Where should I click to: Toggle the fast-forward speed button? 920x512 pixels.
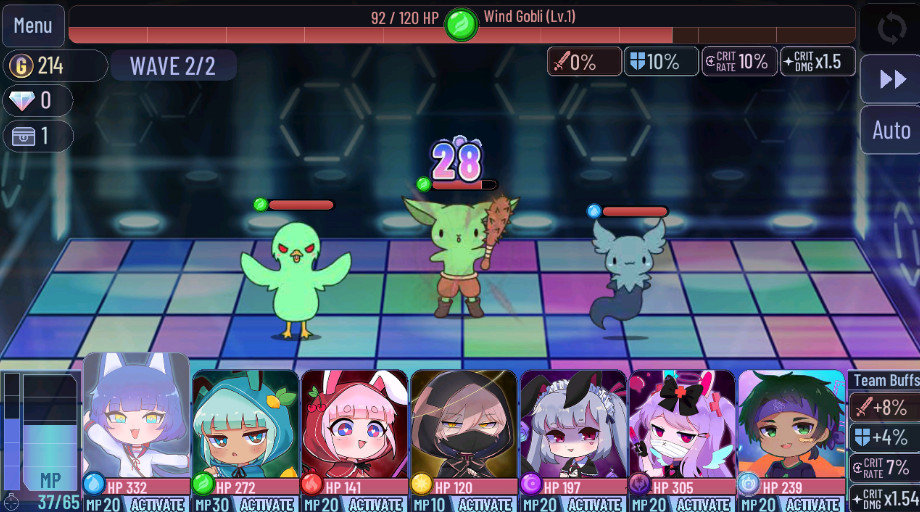click(x=890, y=79)
